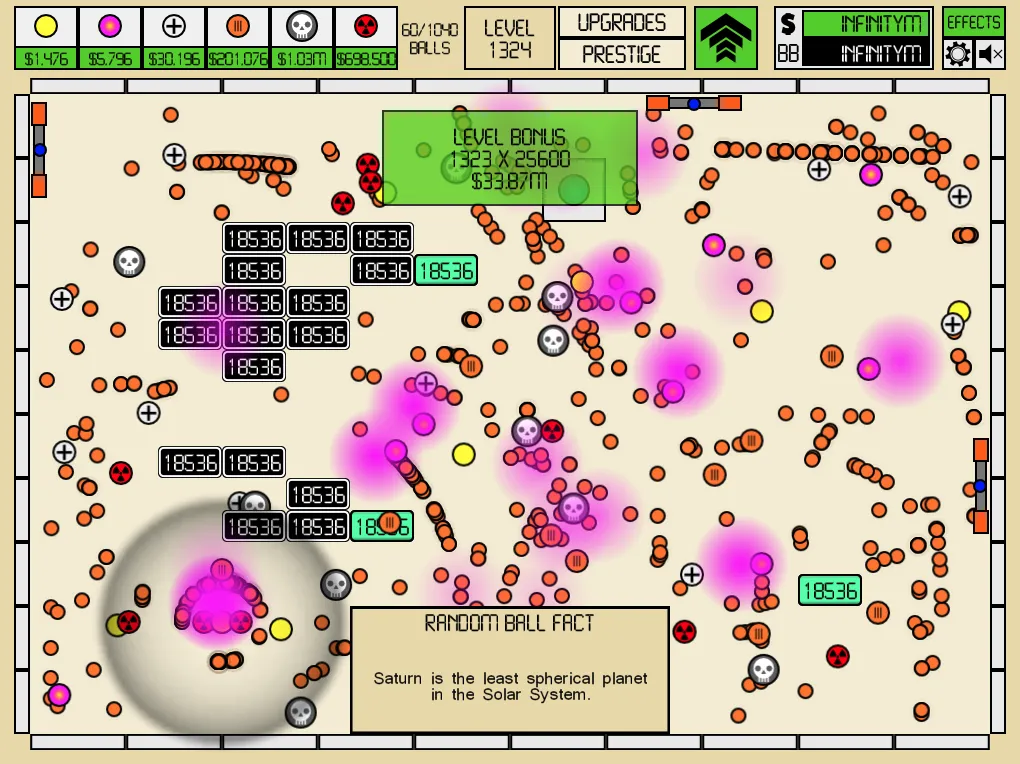Buy the skull ball for $1.03M

pos(302,38)
